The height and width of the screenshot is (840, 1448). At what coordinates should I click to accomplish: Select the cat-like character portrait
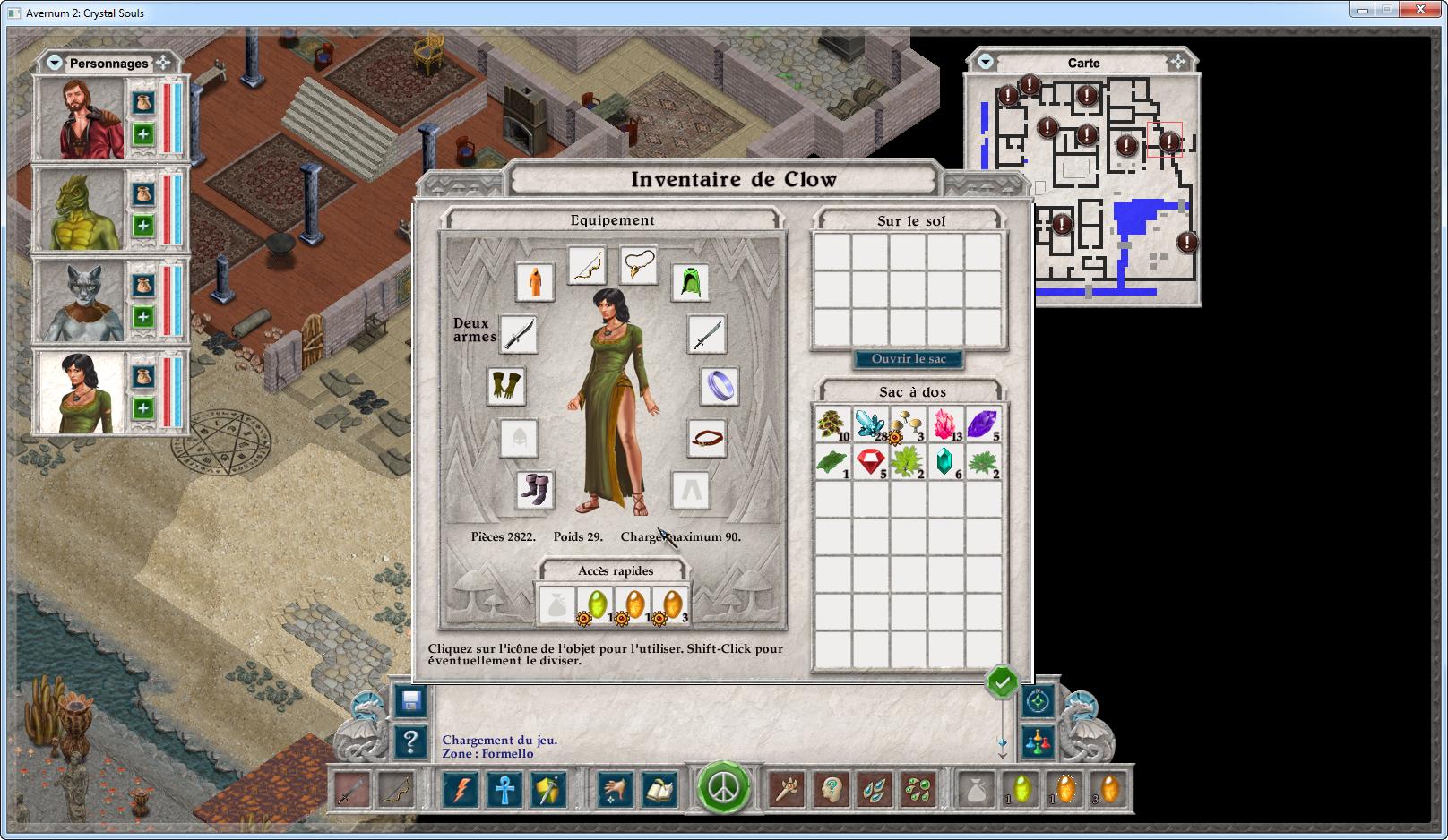[x=79, y=302]
